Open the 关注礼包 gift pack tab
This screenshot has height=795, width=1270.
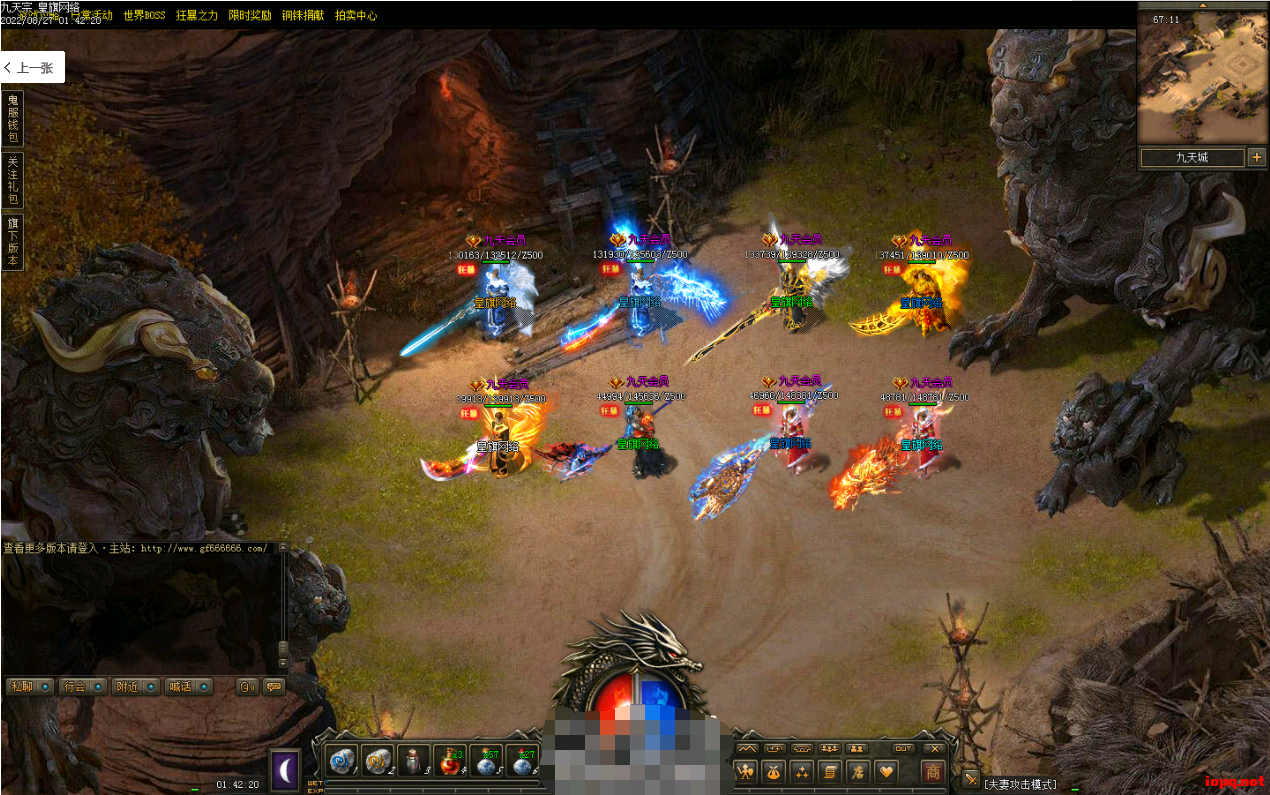13,180
